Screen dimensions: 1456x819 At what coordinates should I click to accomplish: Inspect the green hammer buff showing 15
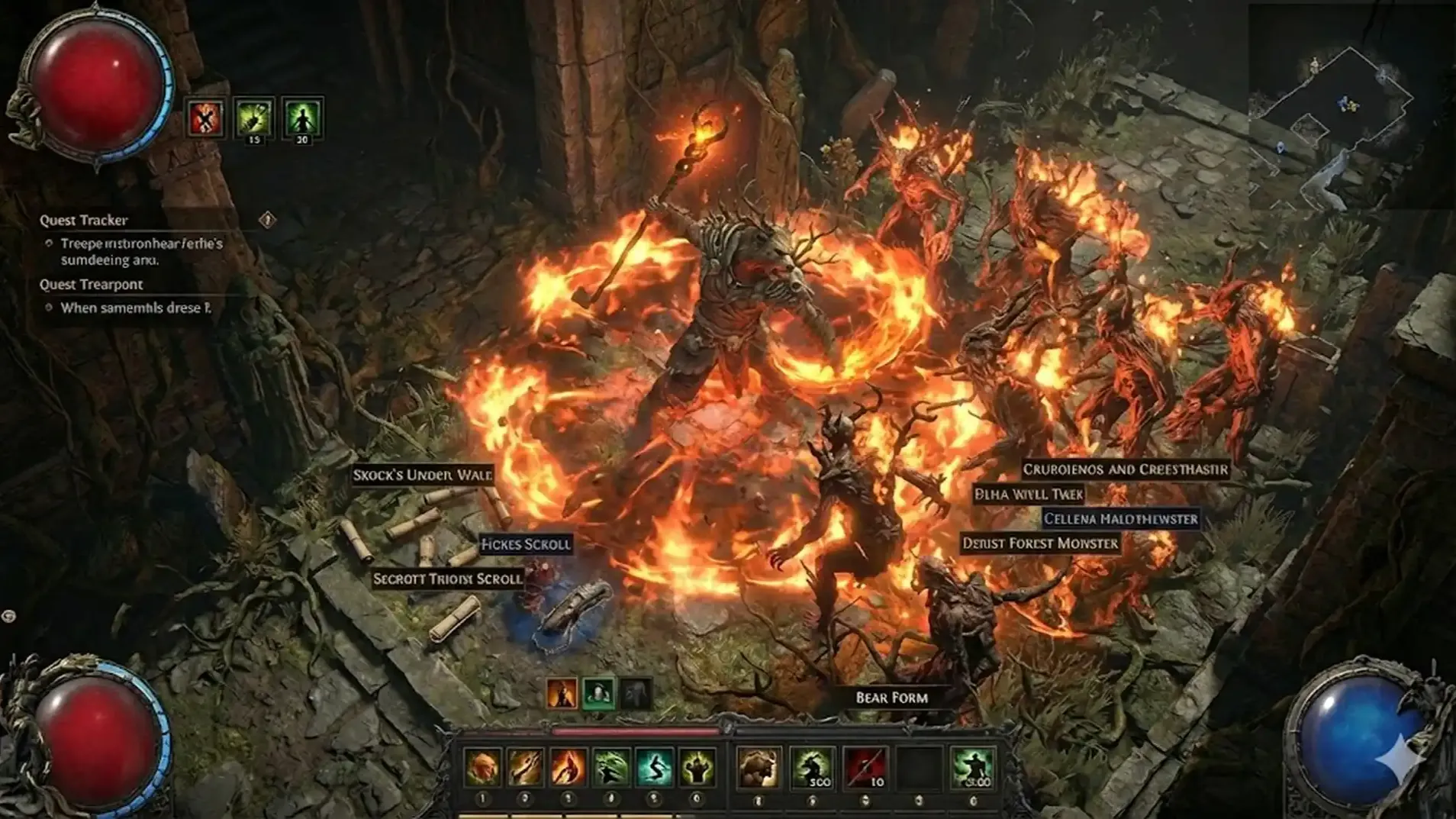coord(253,118)
